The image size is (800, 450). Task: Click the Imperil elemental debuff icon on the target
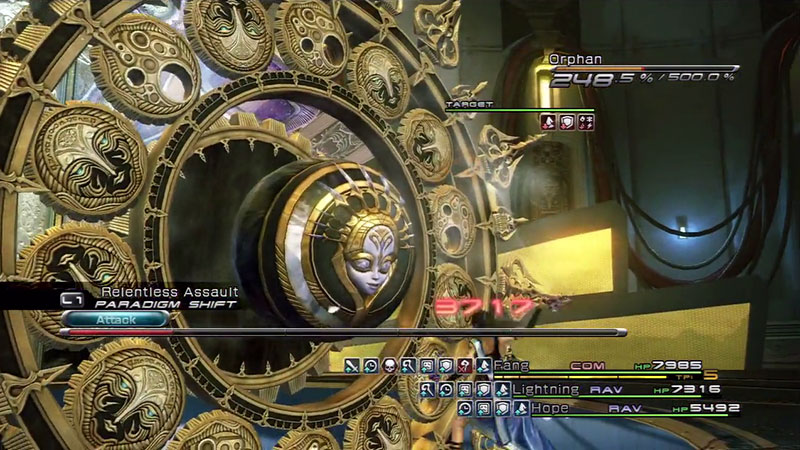pos(584,122)
